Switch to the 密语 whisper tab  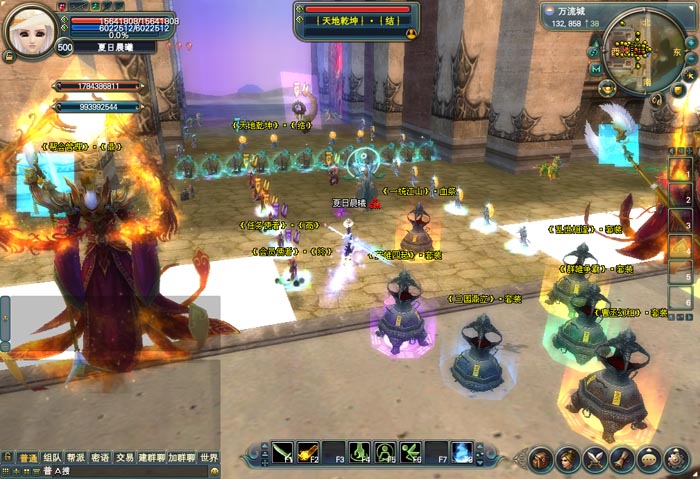(x=100, y=457)
